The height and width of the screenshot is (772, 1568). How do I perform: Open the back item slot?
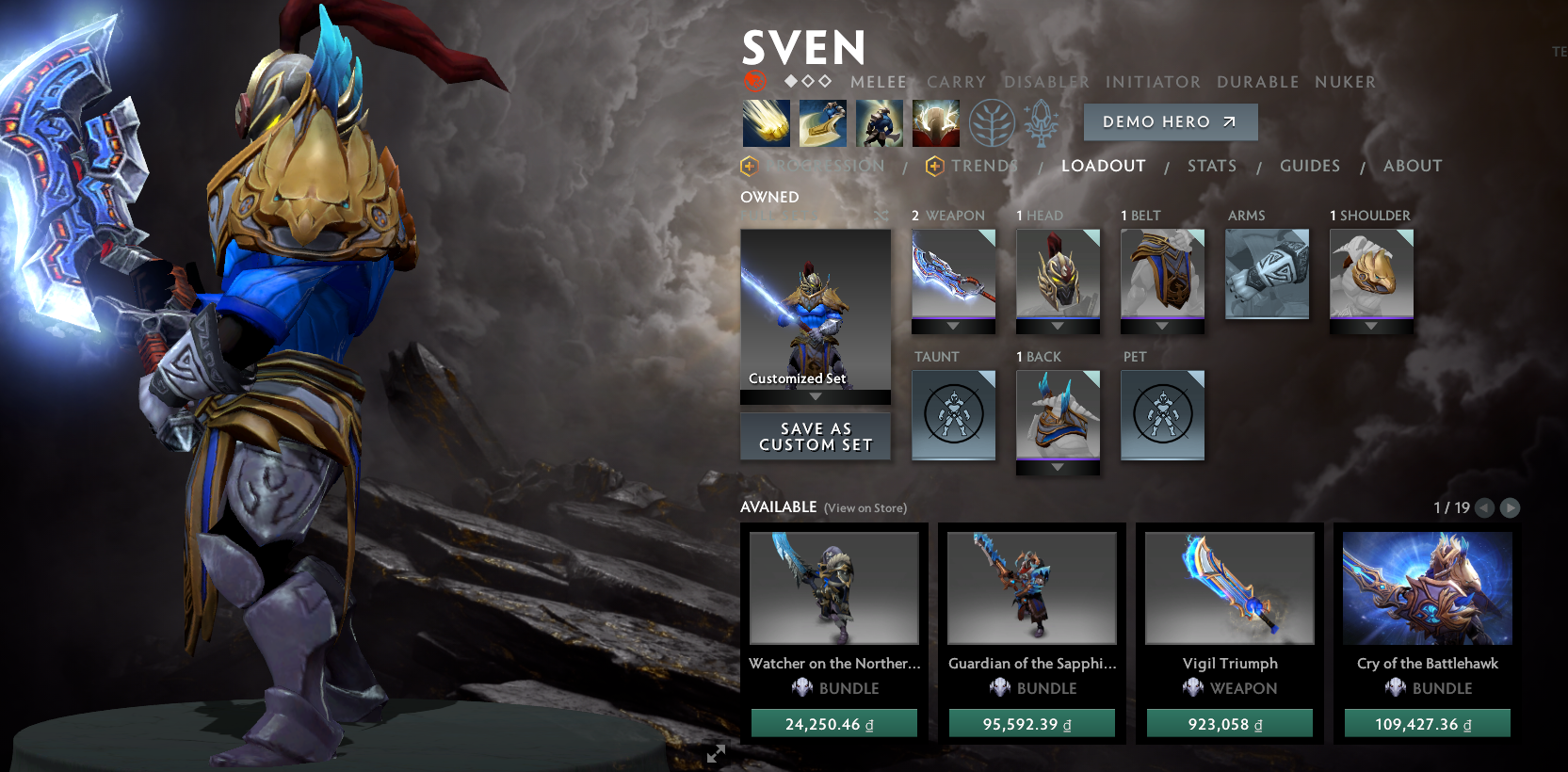click(x=1058, y=415)
